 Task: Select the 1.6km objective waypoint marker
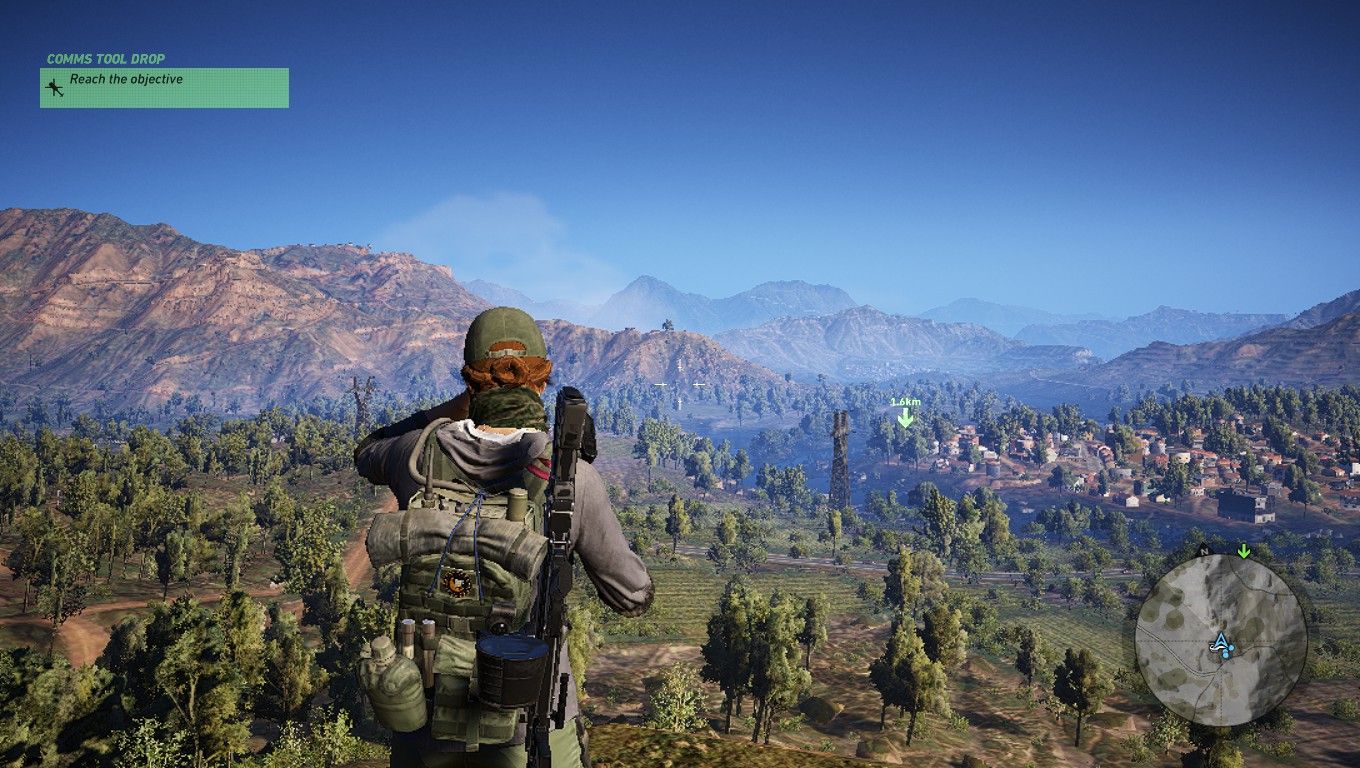coord(905,414)
